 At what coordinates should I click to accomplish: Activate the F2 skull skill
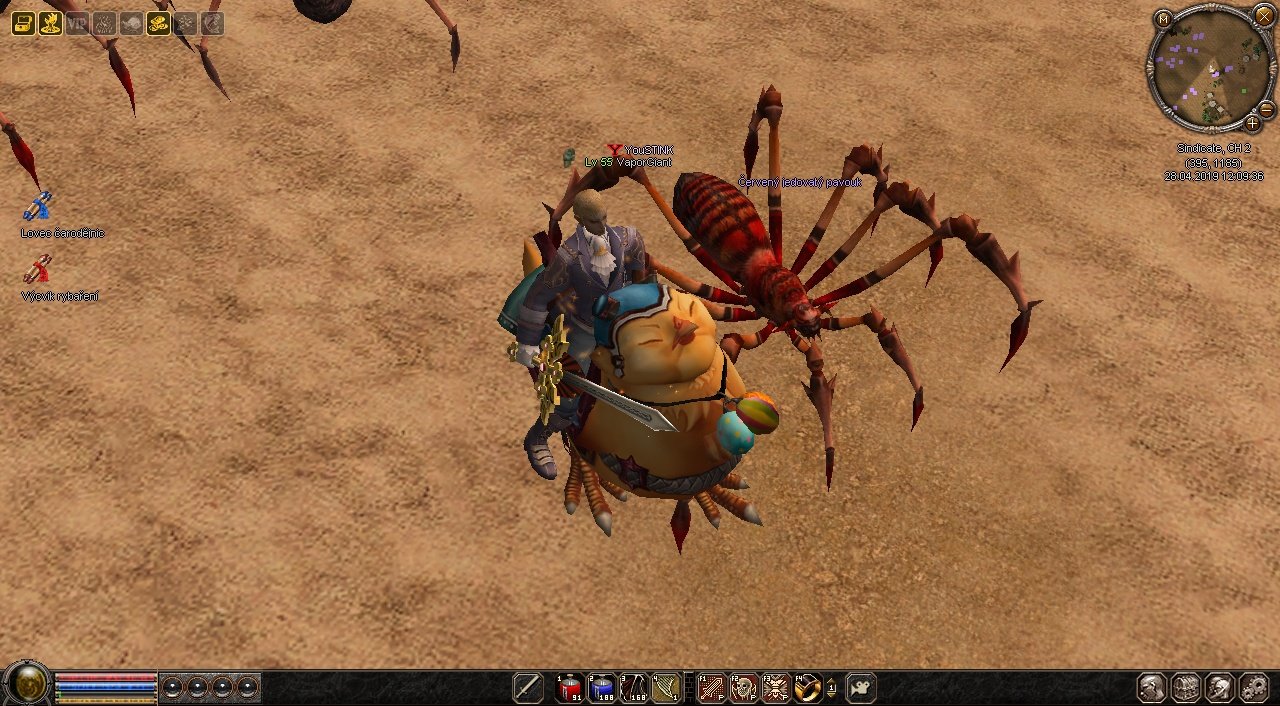point(744,688)
